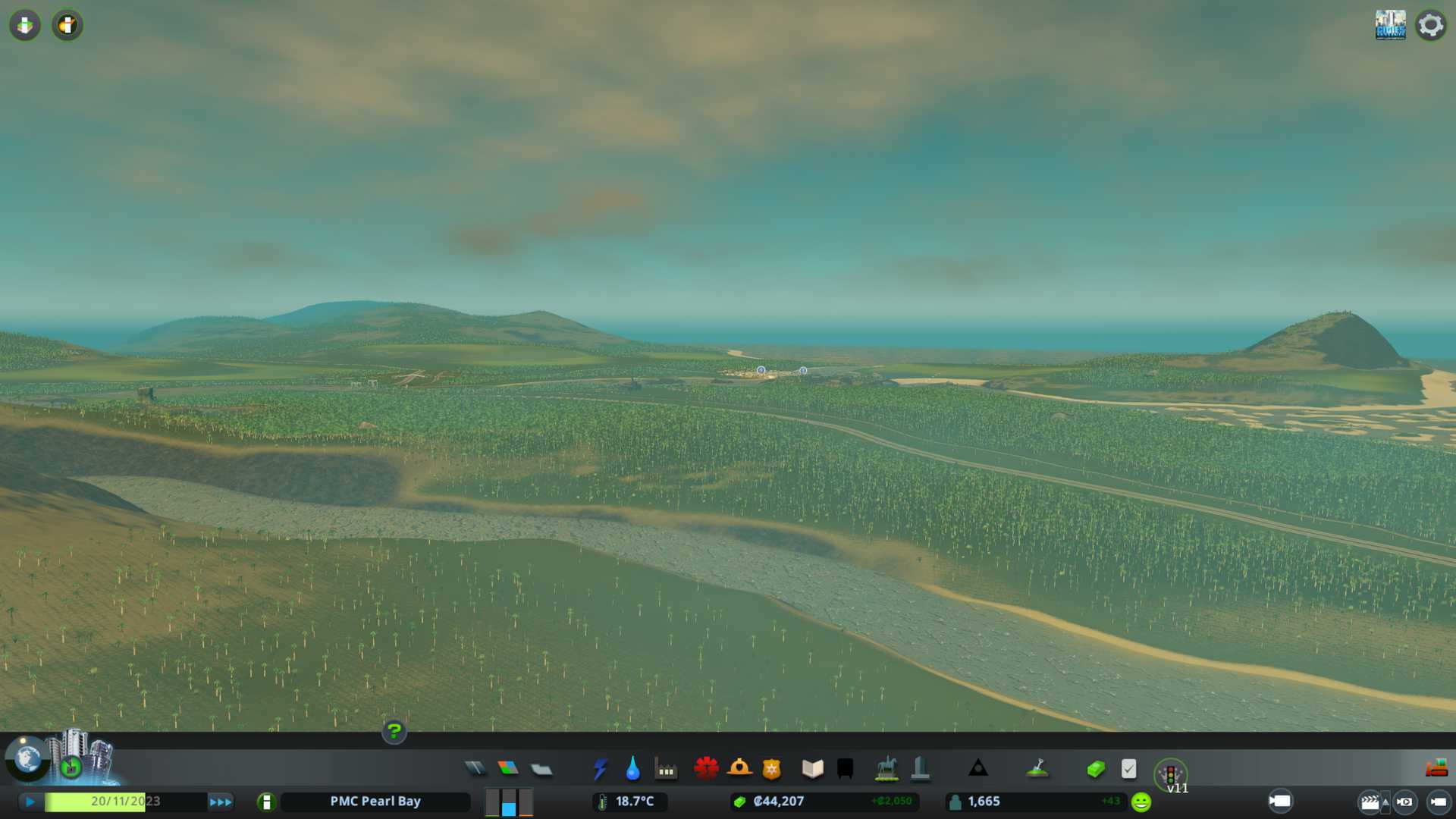Viewport: 1456px width, 819px height.
Task: Open the Education book menu
Action: click(812, 769)
